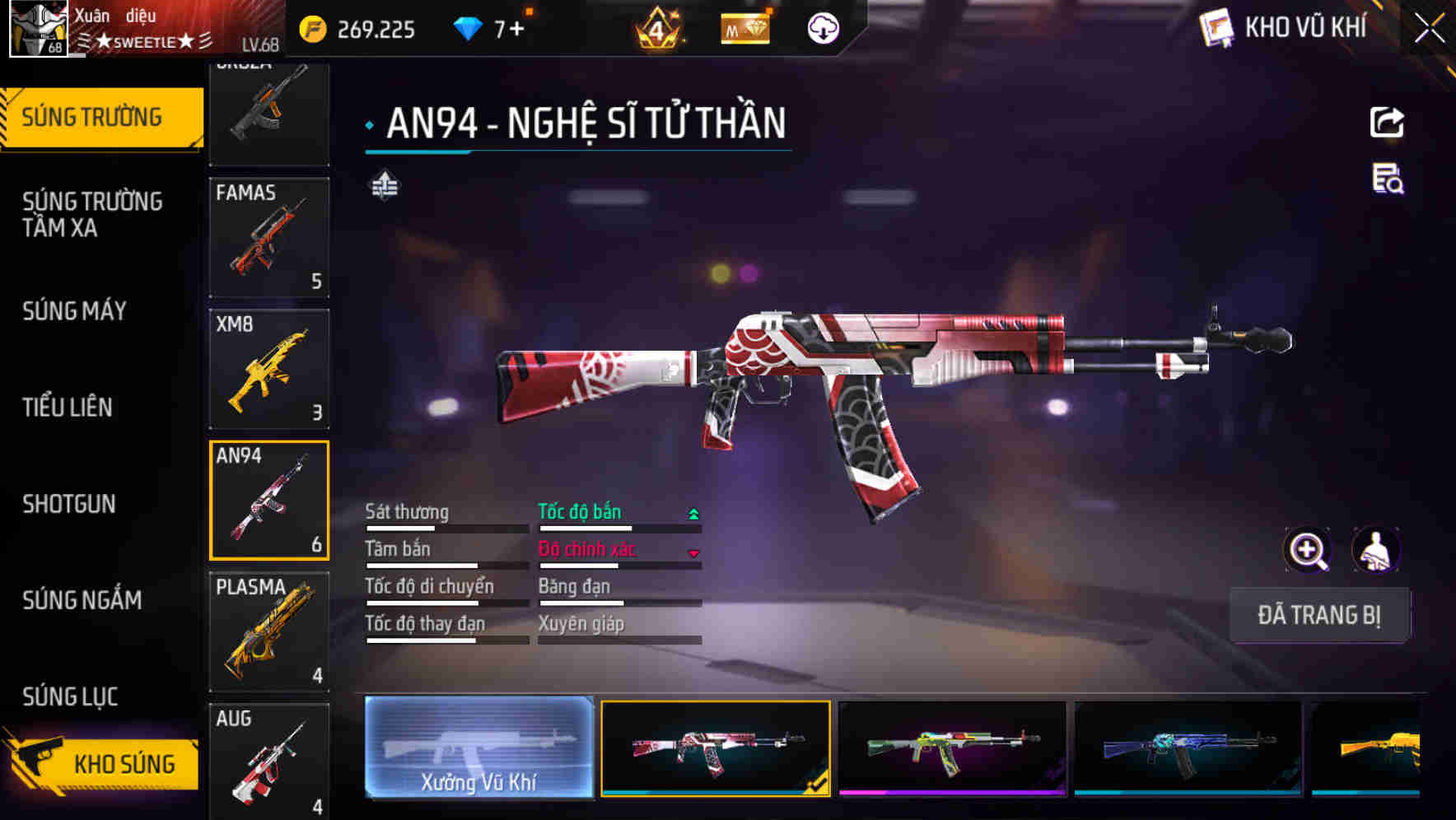Open the Xưởng Vũ Khí workshop tile
This screenshot has height=820, width=1456.
click(x=478, y=748)
